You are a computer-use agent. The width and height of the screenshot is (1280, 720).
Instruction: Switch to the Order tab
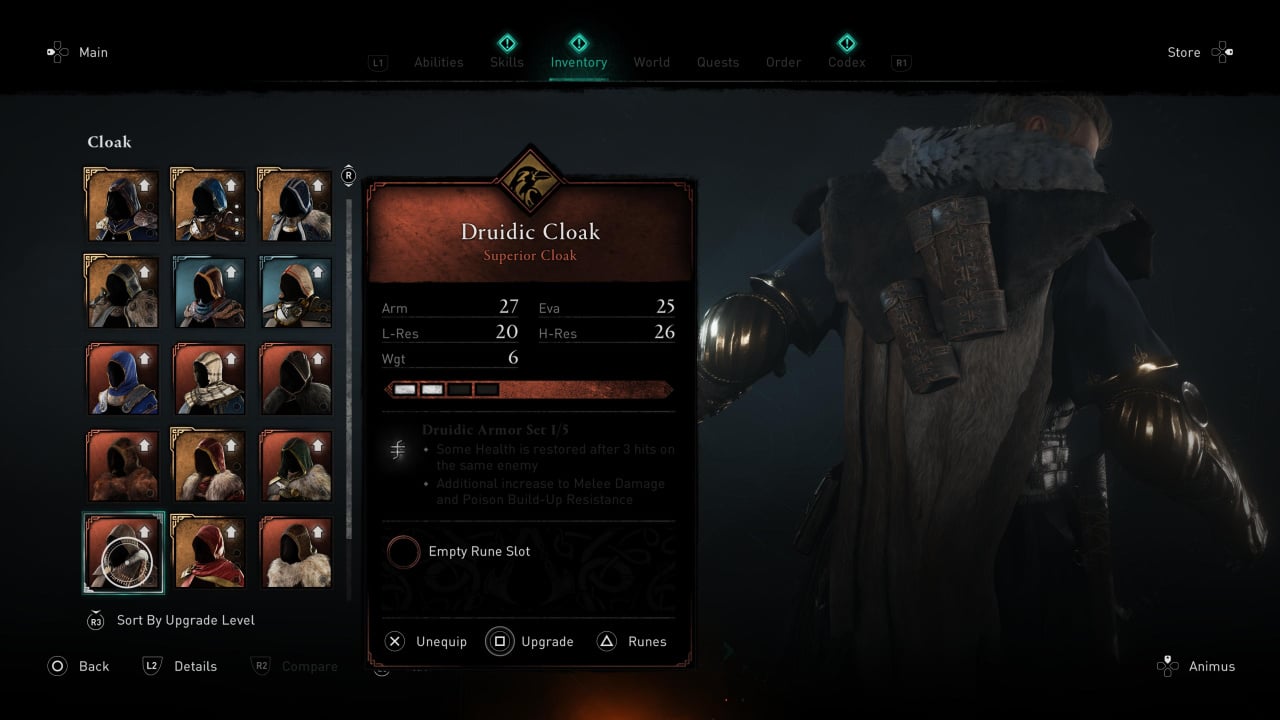(x=783, y=62)
